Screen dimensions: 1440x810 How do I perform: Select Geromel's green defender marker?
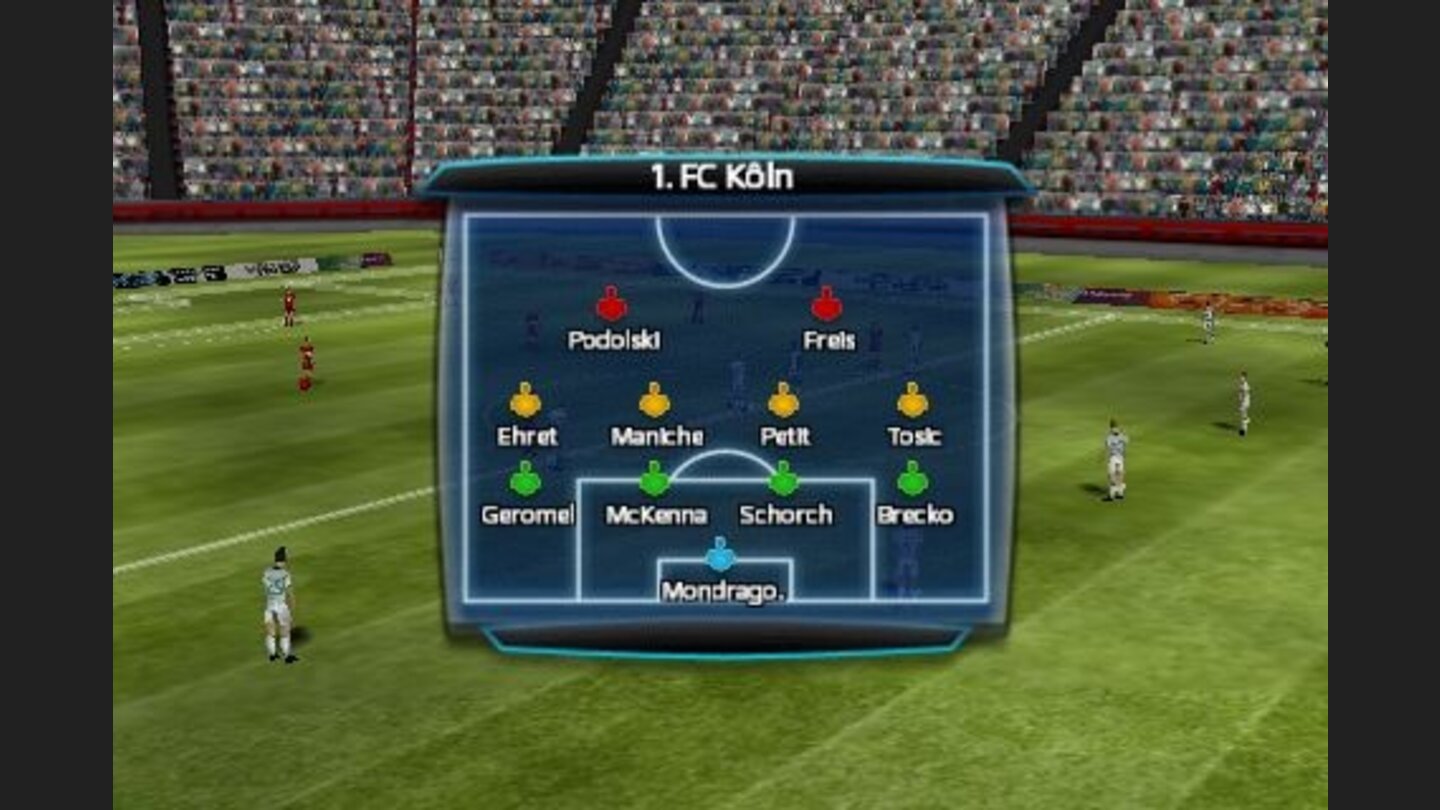(x=528, y=481)
